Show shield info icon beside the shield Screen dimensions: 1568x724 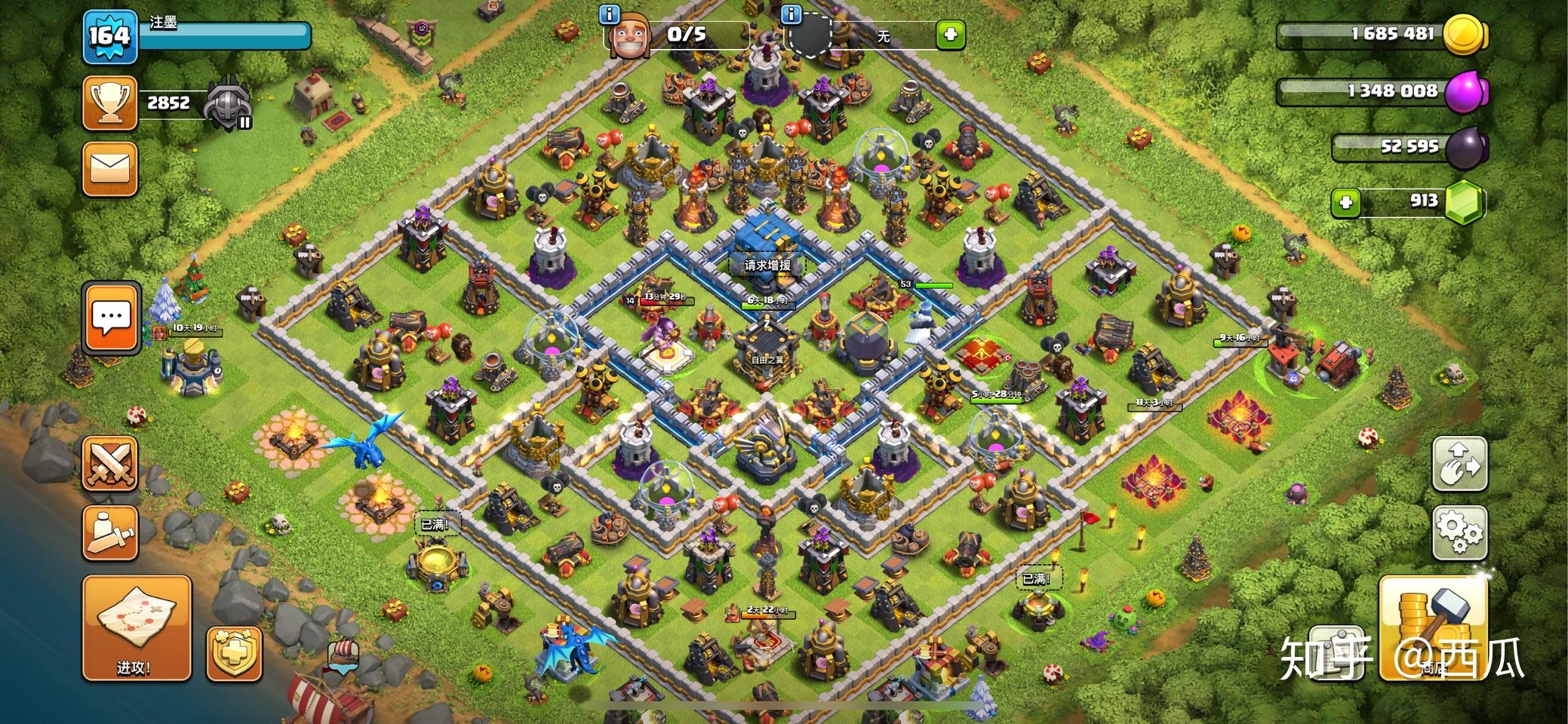tap(792, 14)
